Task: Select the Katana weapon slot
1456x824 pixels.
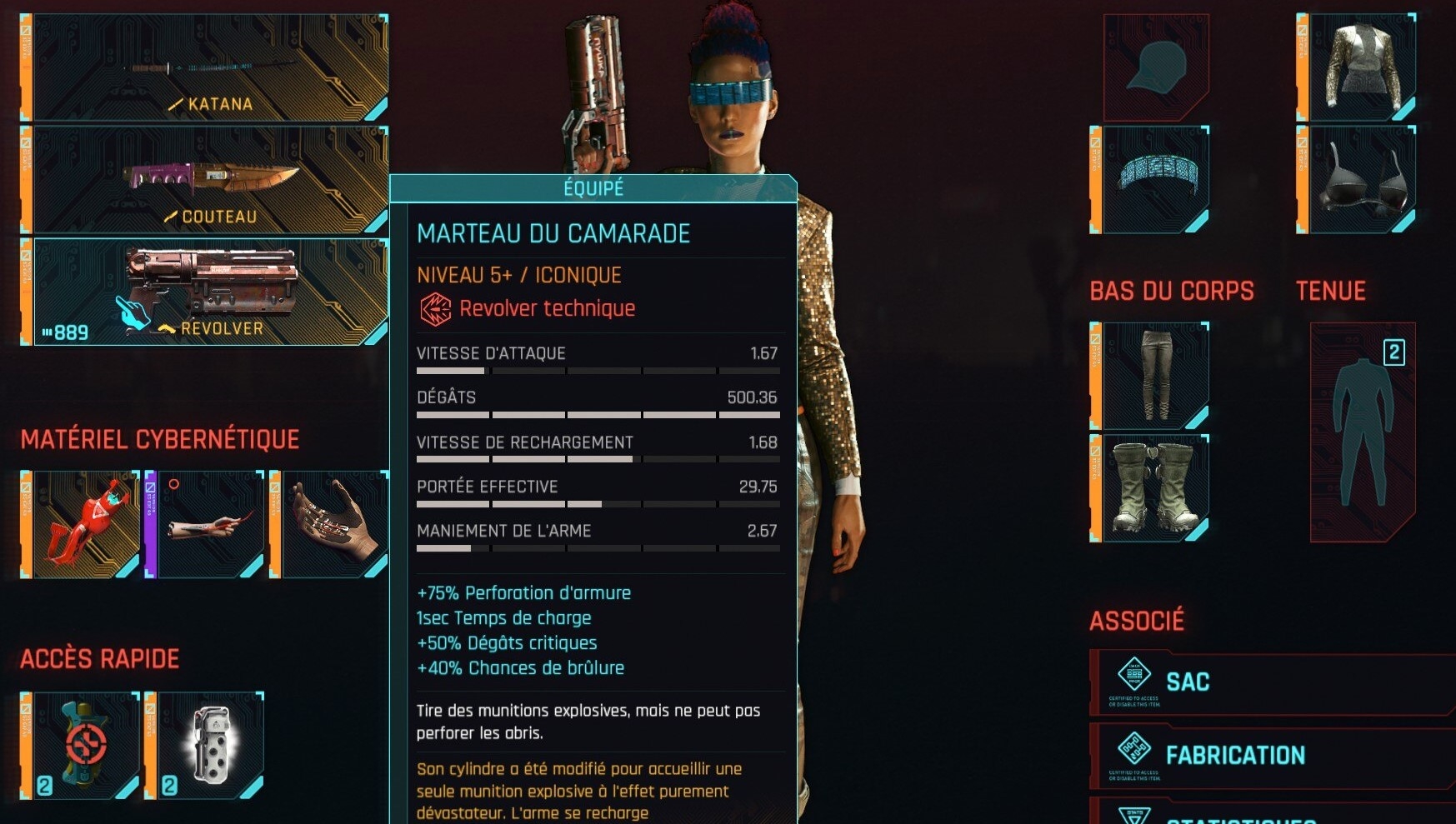Action: 208,68
